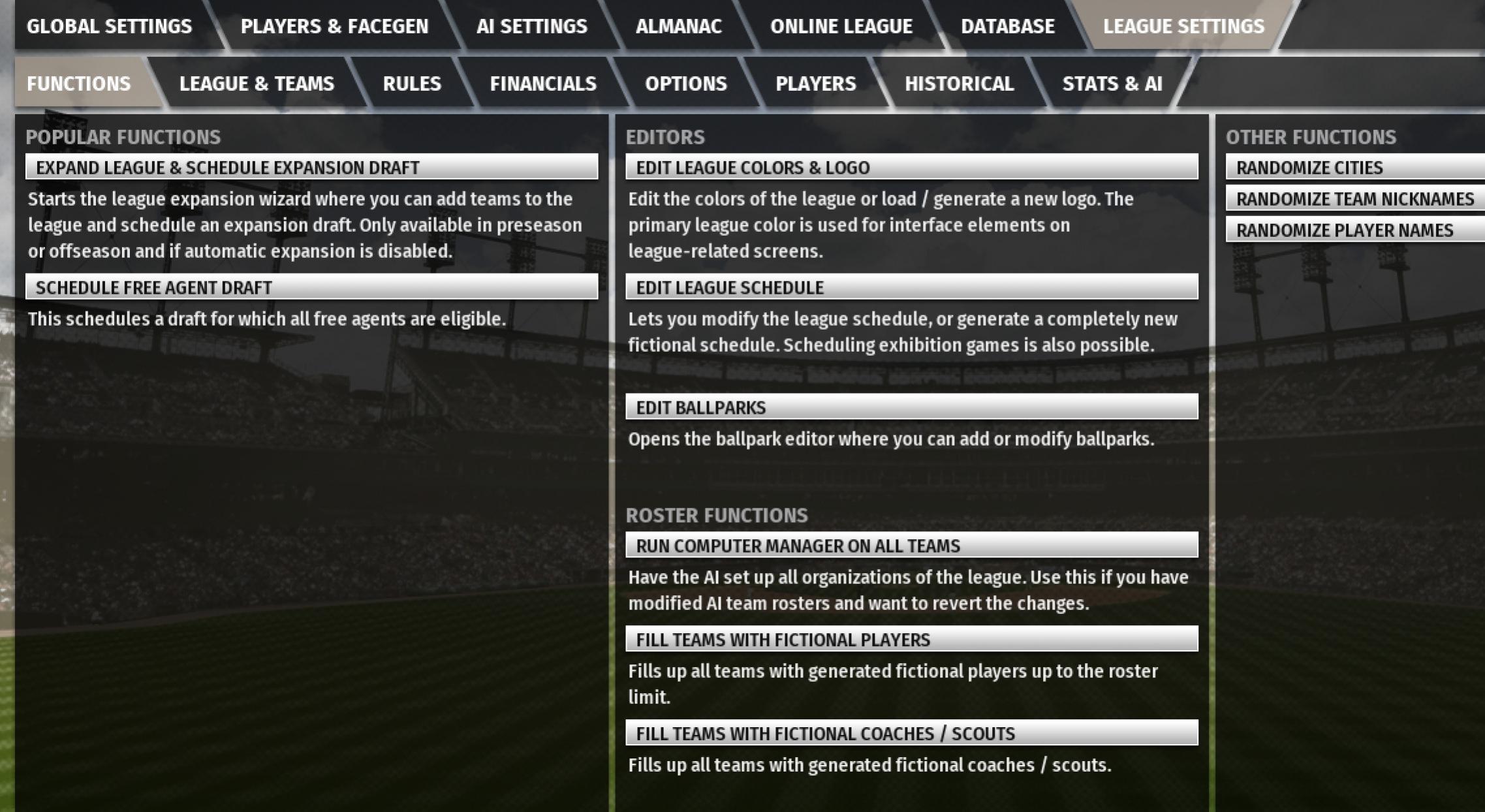This screenshot has height=812, width=1485.
Task: Switch to Players & Facegen tab
Action: 334,26
